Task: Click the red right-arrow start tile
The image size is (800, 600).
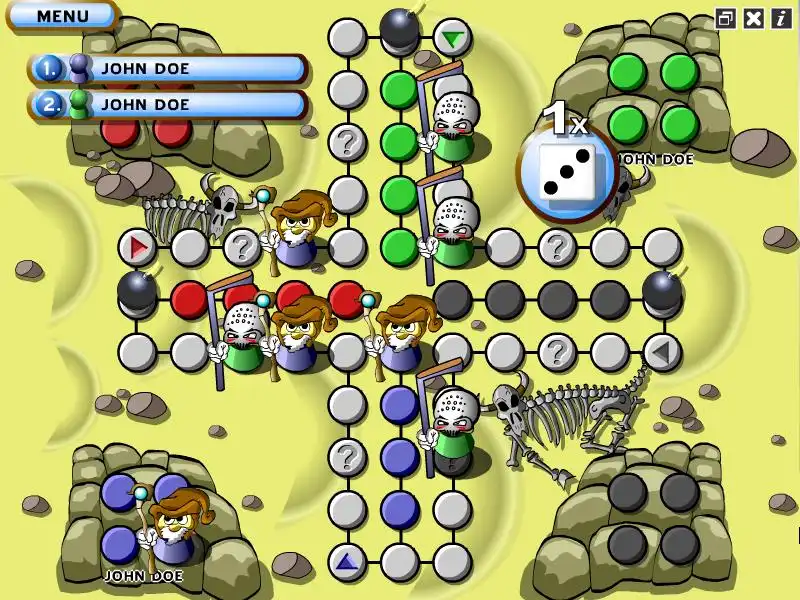Action: (137, 246)
